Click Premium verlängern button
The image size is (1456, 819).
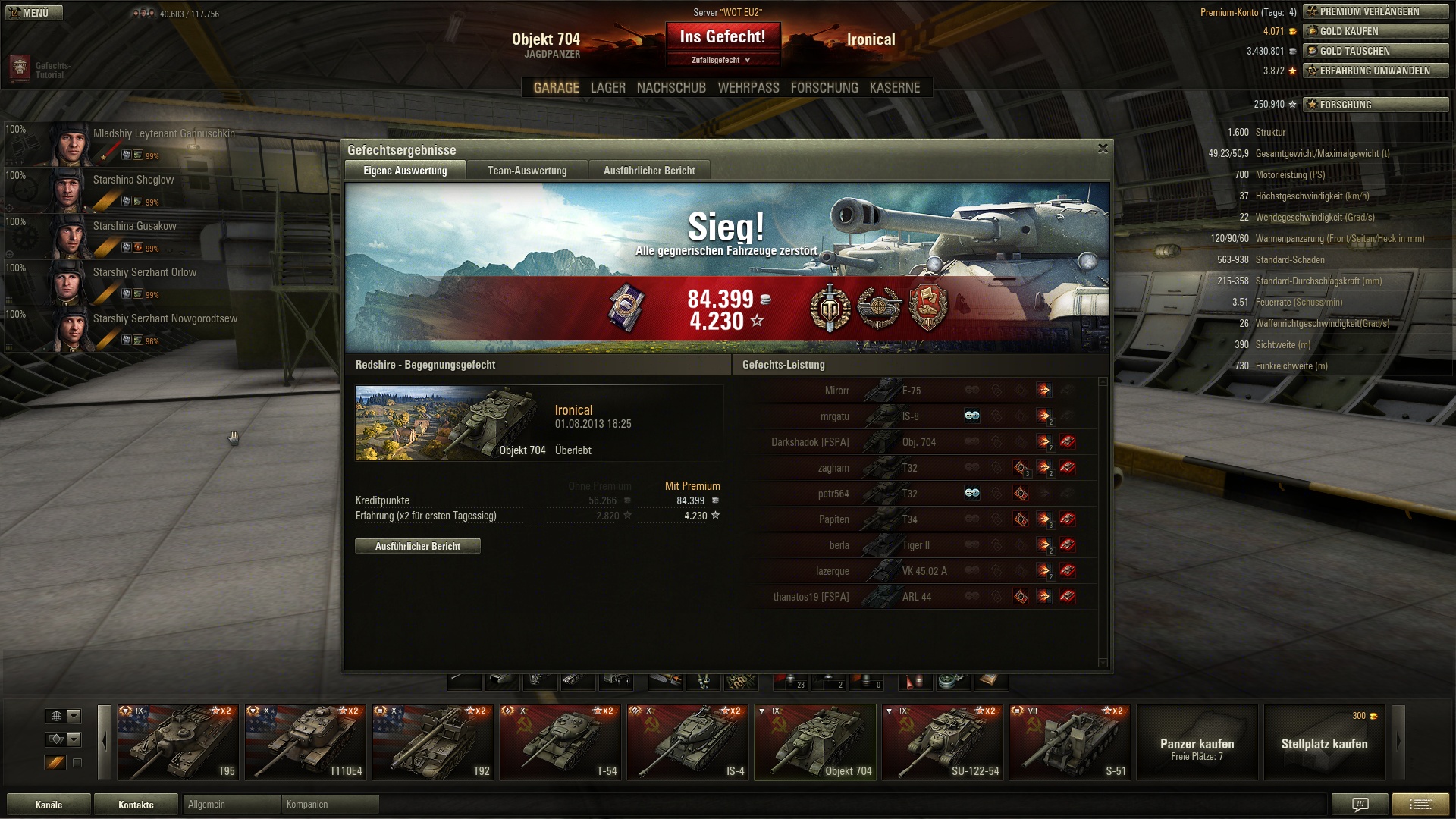click(1375, 11)
